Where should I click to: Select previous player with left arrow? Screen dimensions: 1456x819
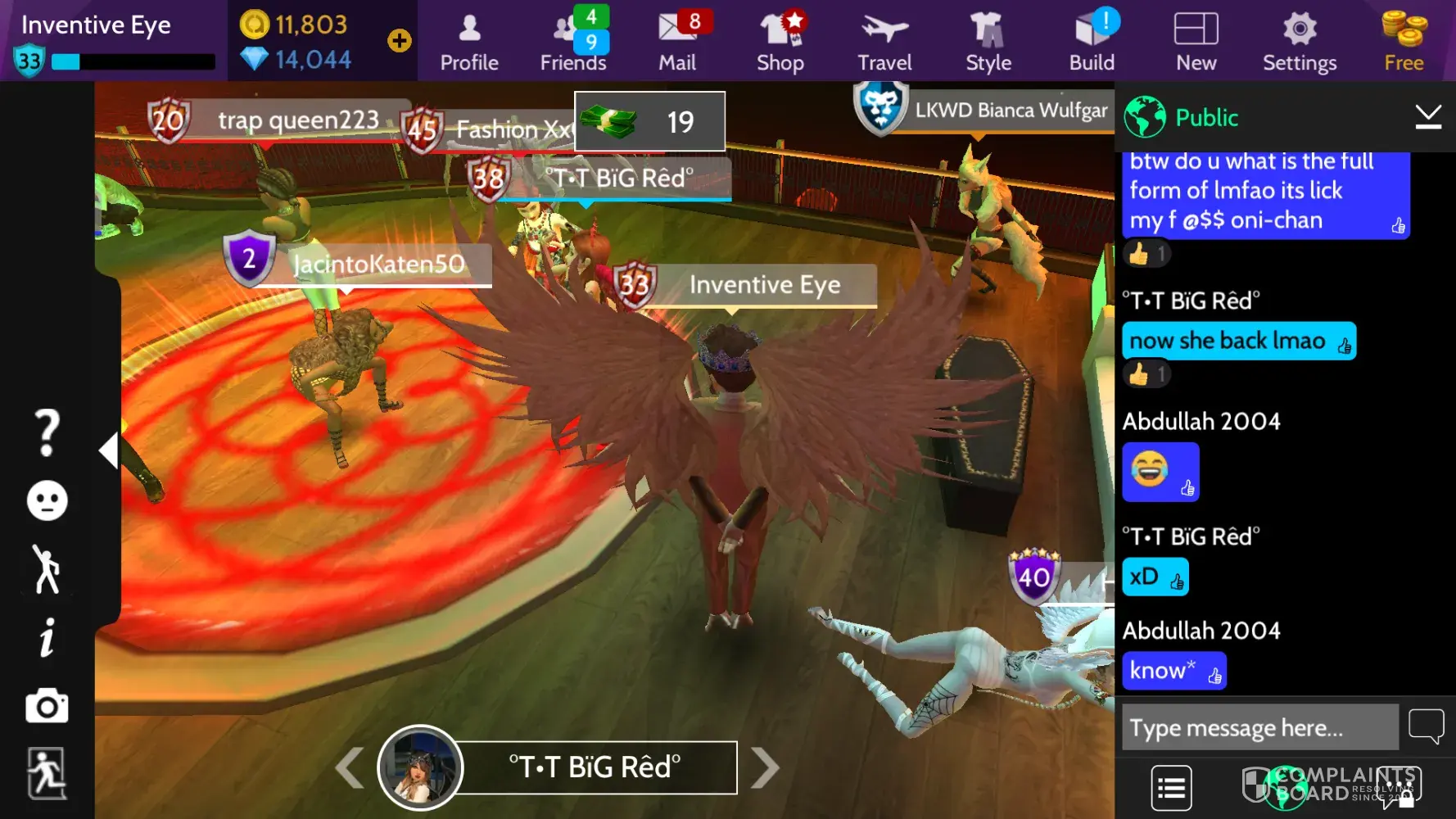coord(350,767)
